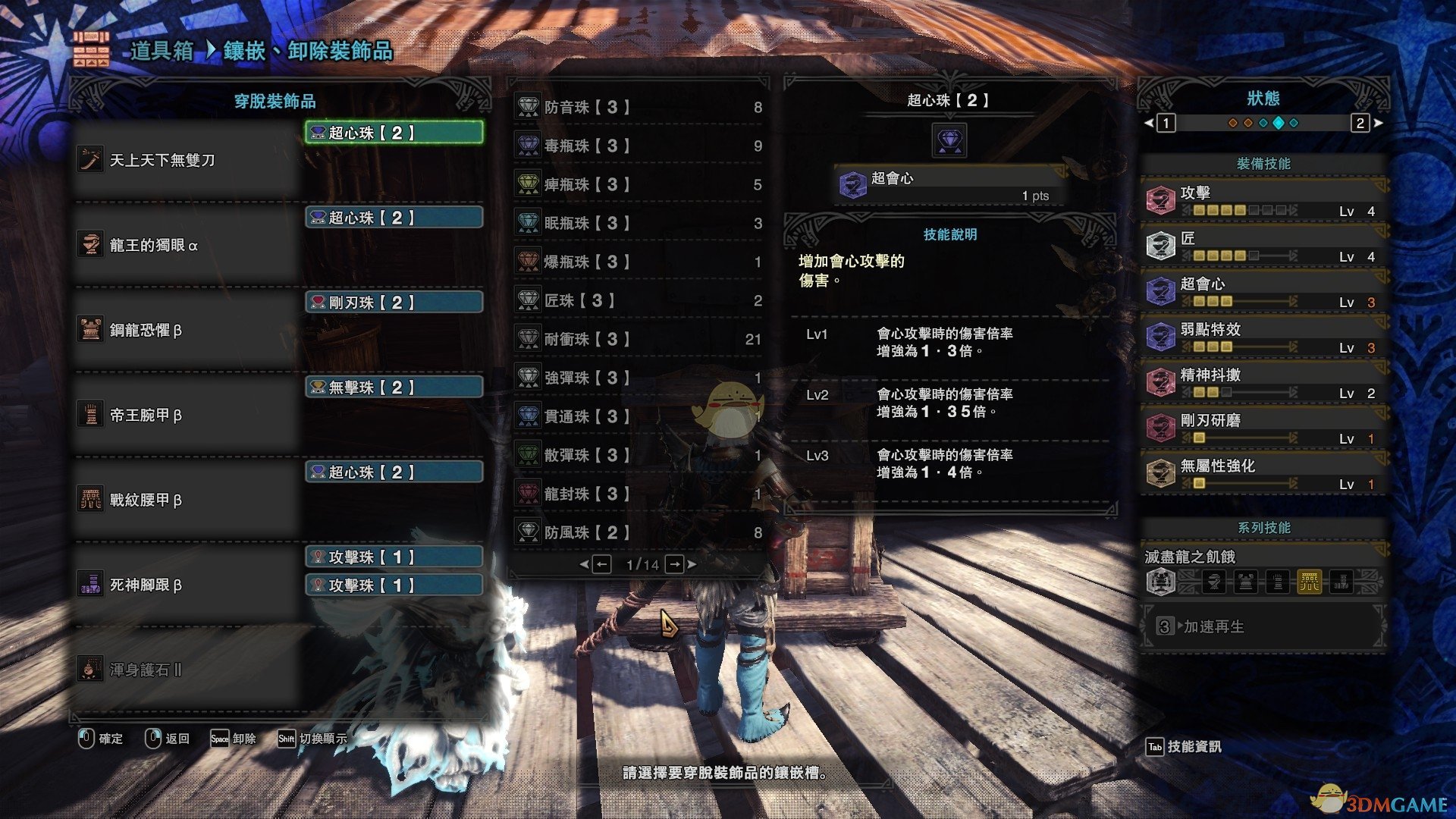The height and width of the screenshot is (819, 1456).
Task: Go to the previous decoration list page
Action: [601, 564]
